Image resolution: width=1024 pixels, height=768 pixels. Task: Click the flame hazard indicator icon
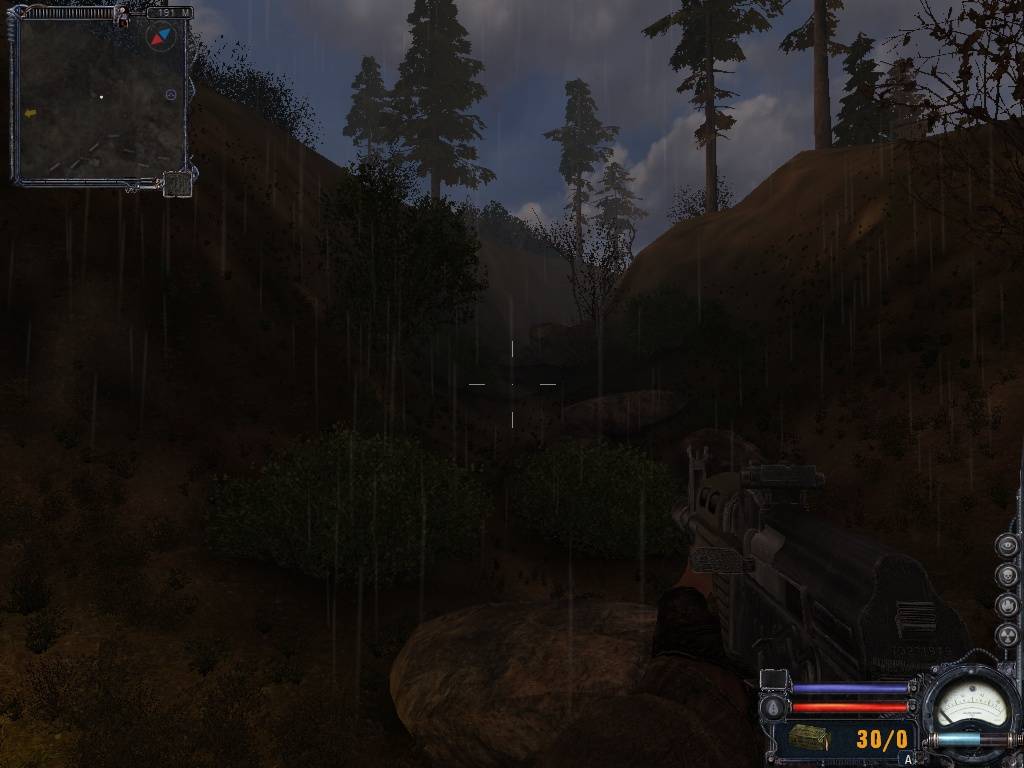(1007, 605)
